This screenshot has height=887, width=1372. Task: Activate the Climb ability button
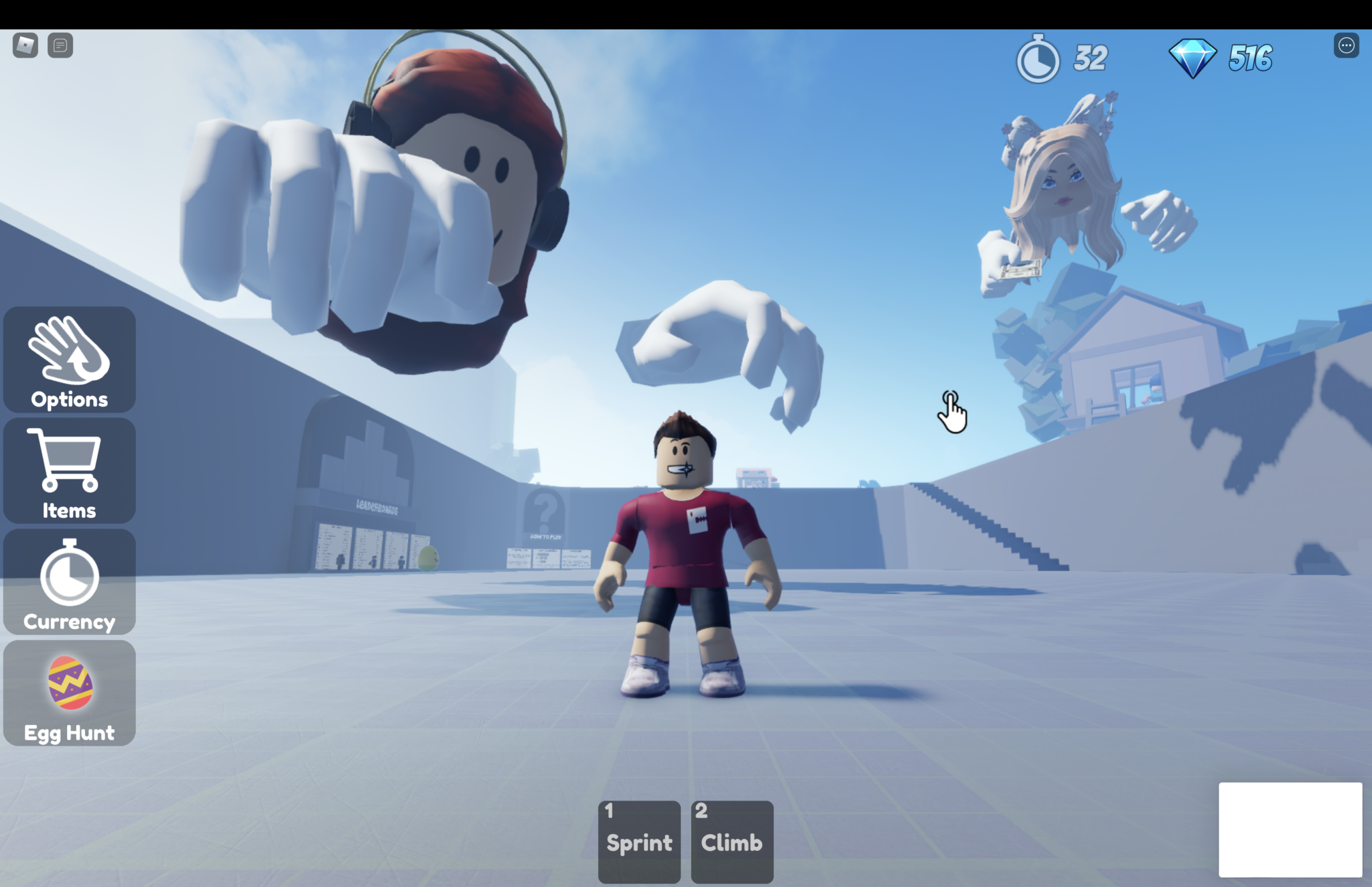coord(732,841)
